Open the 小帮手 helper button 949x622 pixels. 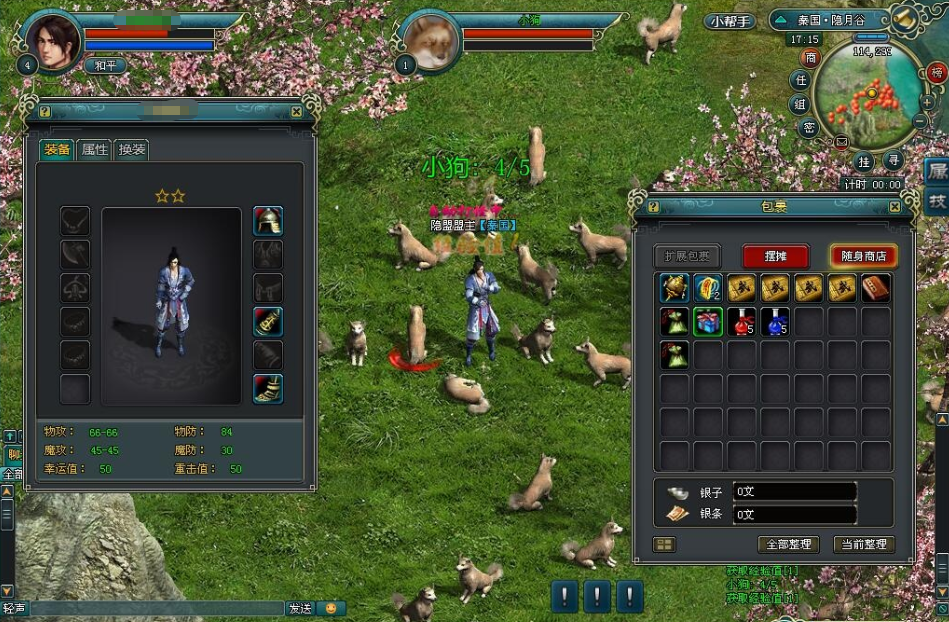pyautogui.click(x=731, y=21)
